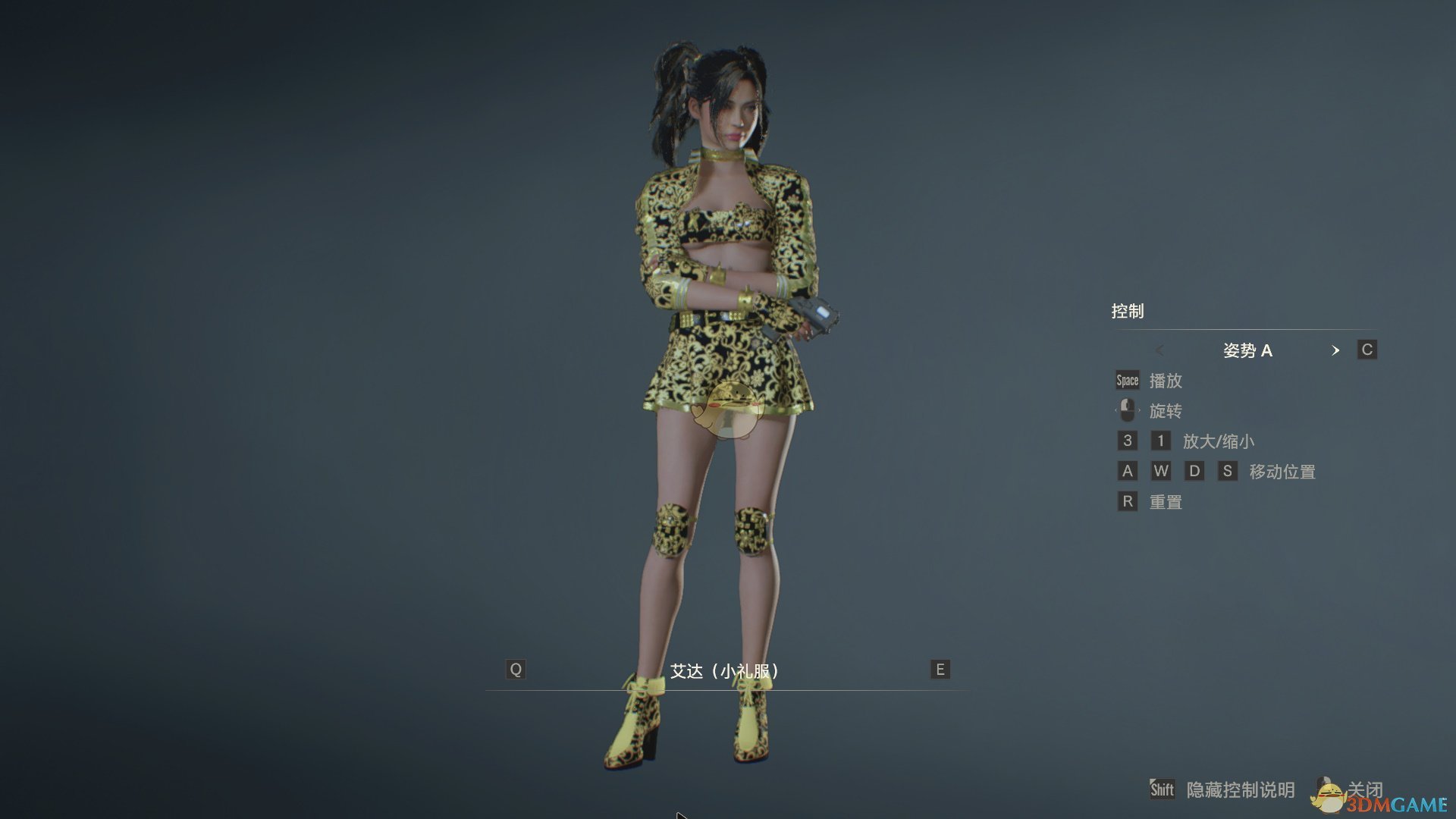
Task: Toggle the S key in move position controls
Action: 1228,471
